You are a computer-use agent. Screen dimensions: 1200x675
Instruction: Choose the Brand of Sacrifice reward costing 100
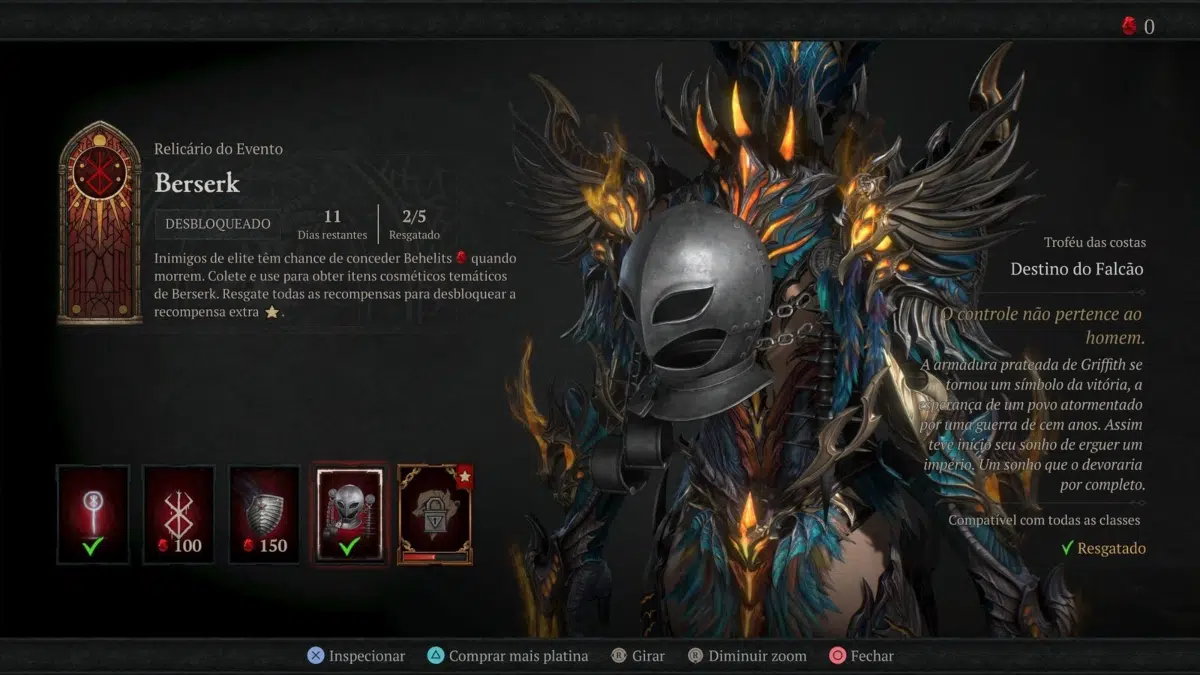coord(178,514)
